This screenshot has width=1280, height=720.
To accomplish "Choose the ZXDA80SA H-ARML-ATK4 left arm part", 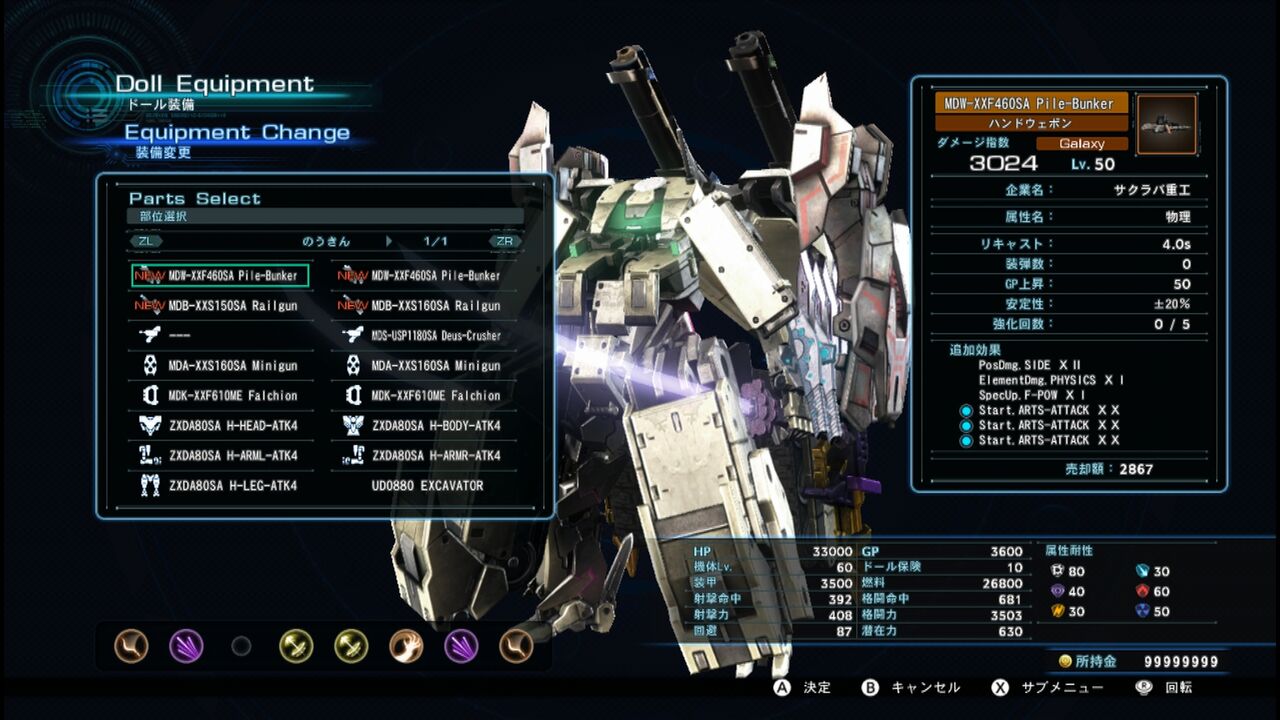I will [x=220, y=455].
